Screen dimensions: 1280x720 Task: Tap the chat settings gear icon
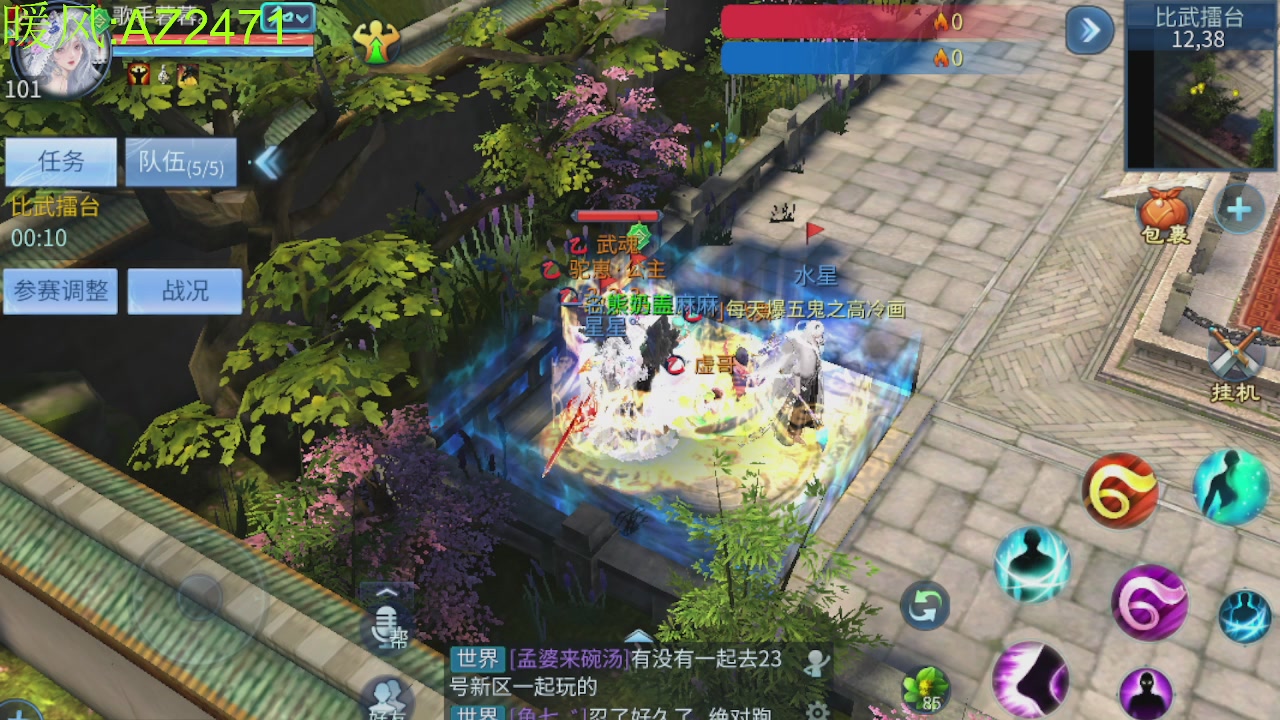(x=817, y=712)
